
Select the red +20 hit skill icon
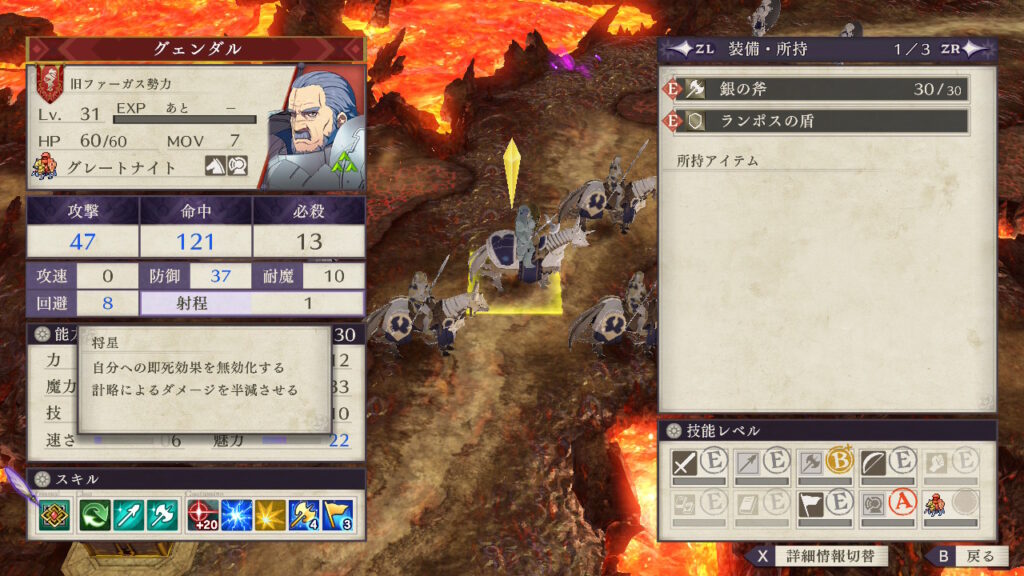pos(202,515)
